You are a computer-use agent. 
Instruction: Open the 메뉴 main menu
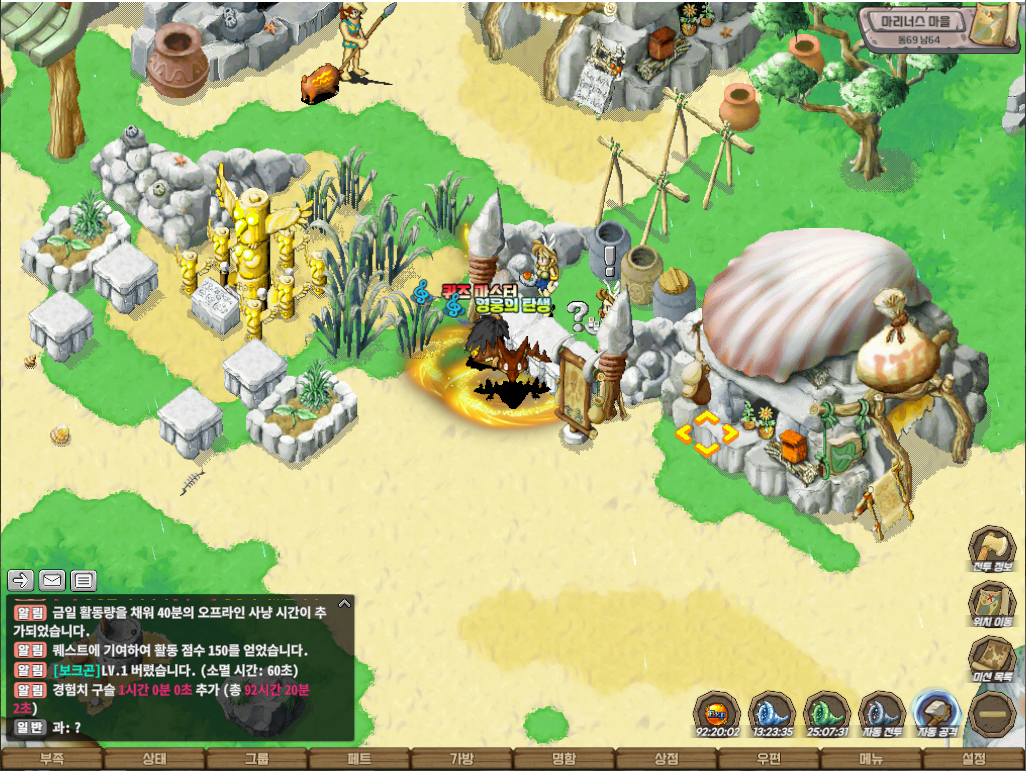click(x=871, y=759)
